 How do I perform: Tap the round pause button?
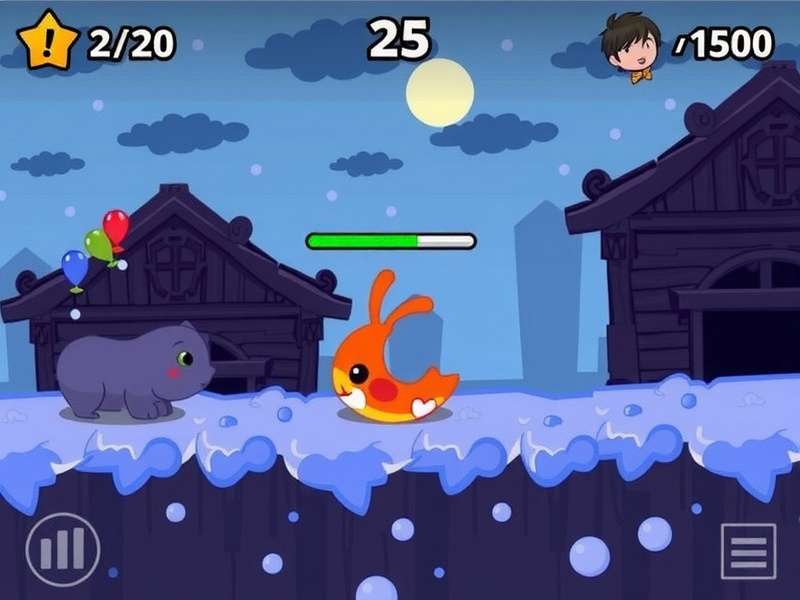click(x=63, y=549)
